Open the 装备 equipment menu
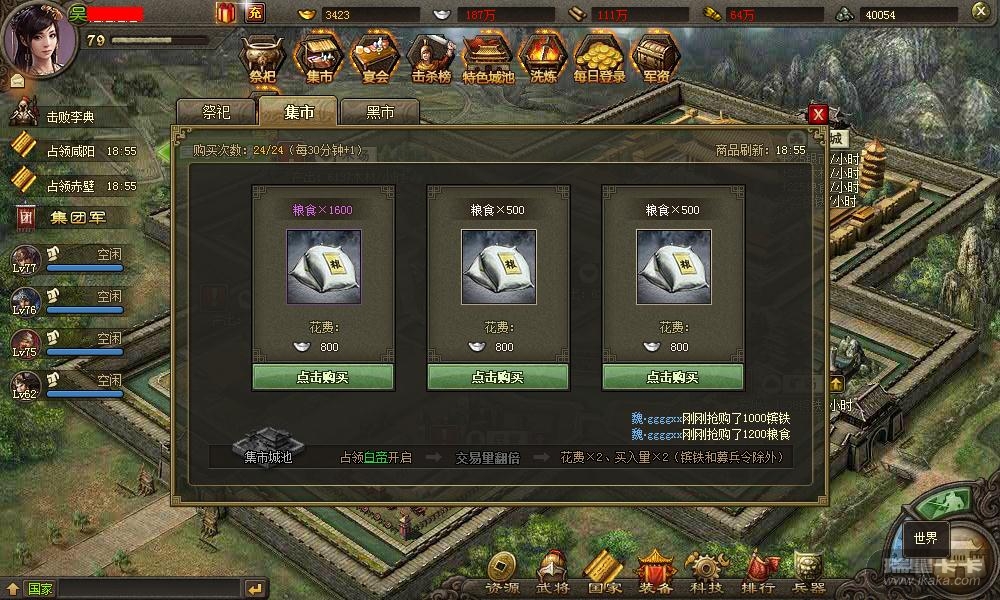 pyautogui.click(x=657, y=574)
